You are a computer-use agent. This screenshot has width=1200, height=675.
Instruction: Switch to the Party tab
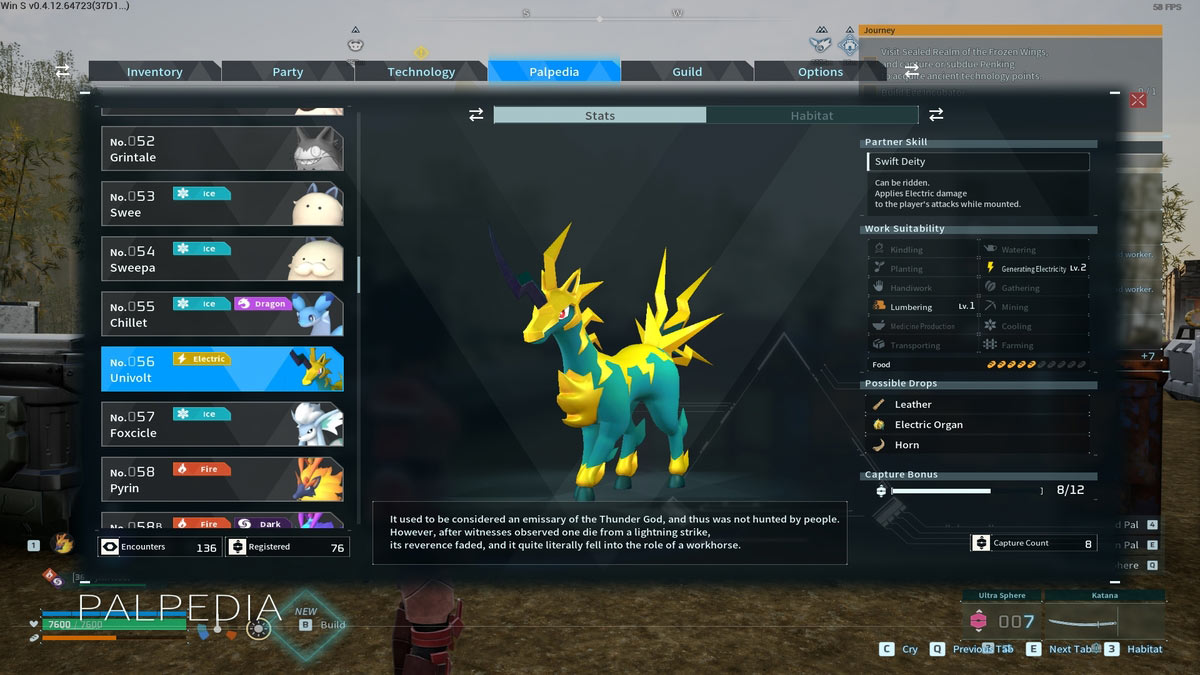point(288,72)
